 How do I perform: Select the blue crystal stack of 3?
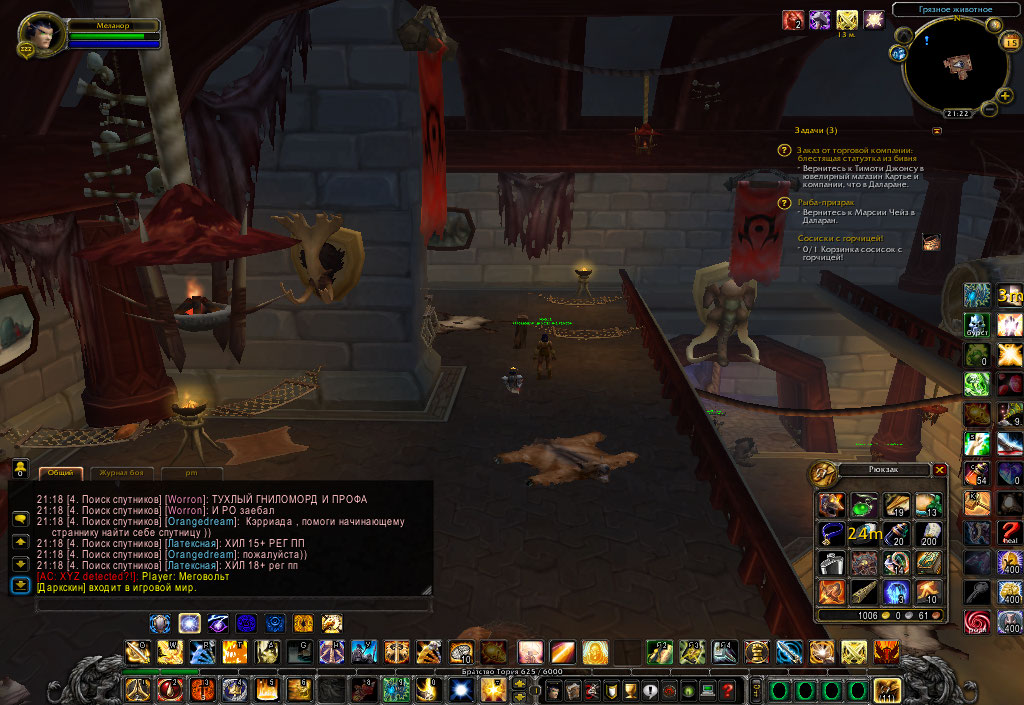point(895,591)
